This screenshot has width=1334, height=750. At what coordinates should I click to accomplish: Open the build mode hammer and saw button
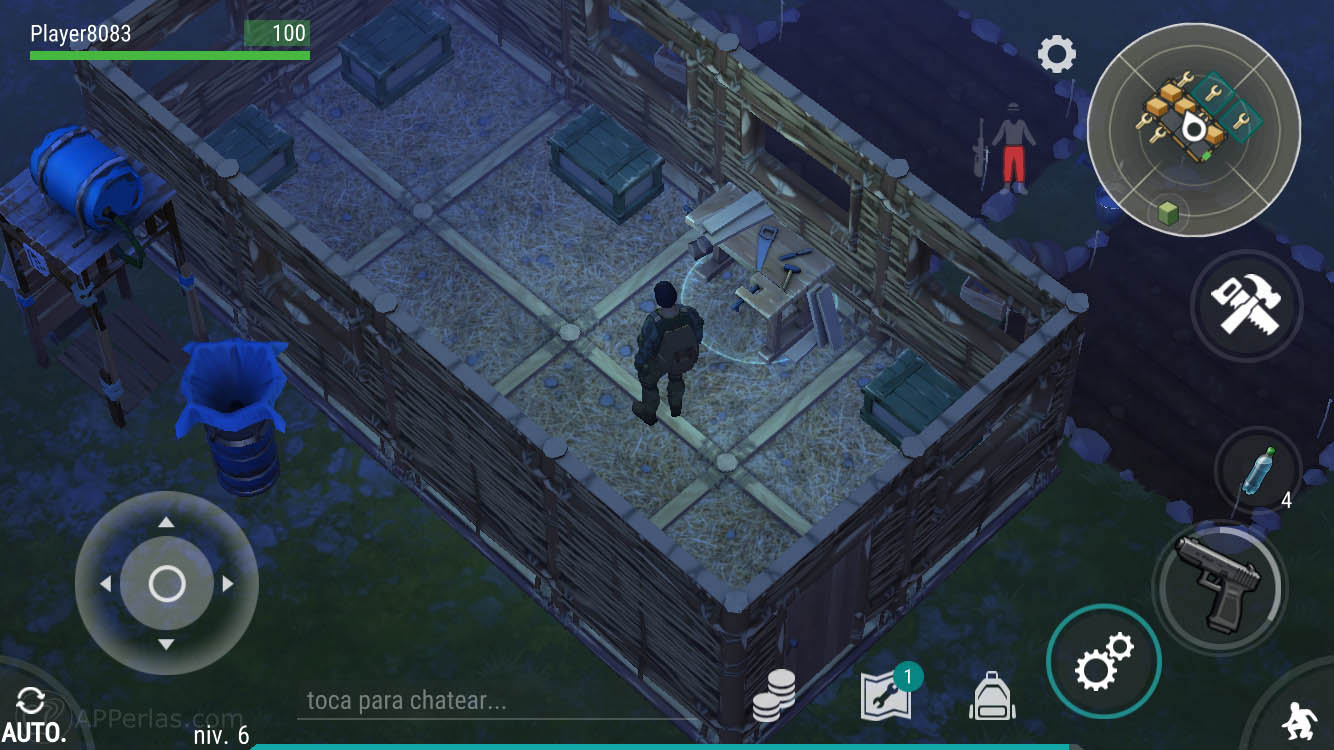1246,305
